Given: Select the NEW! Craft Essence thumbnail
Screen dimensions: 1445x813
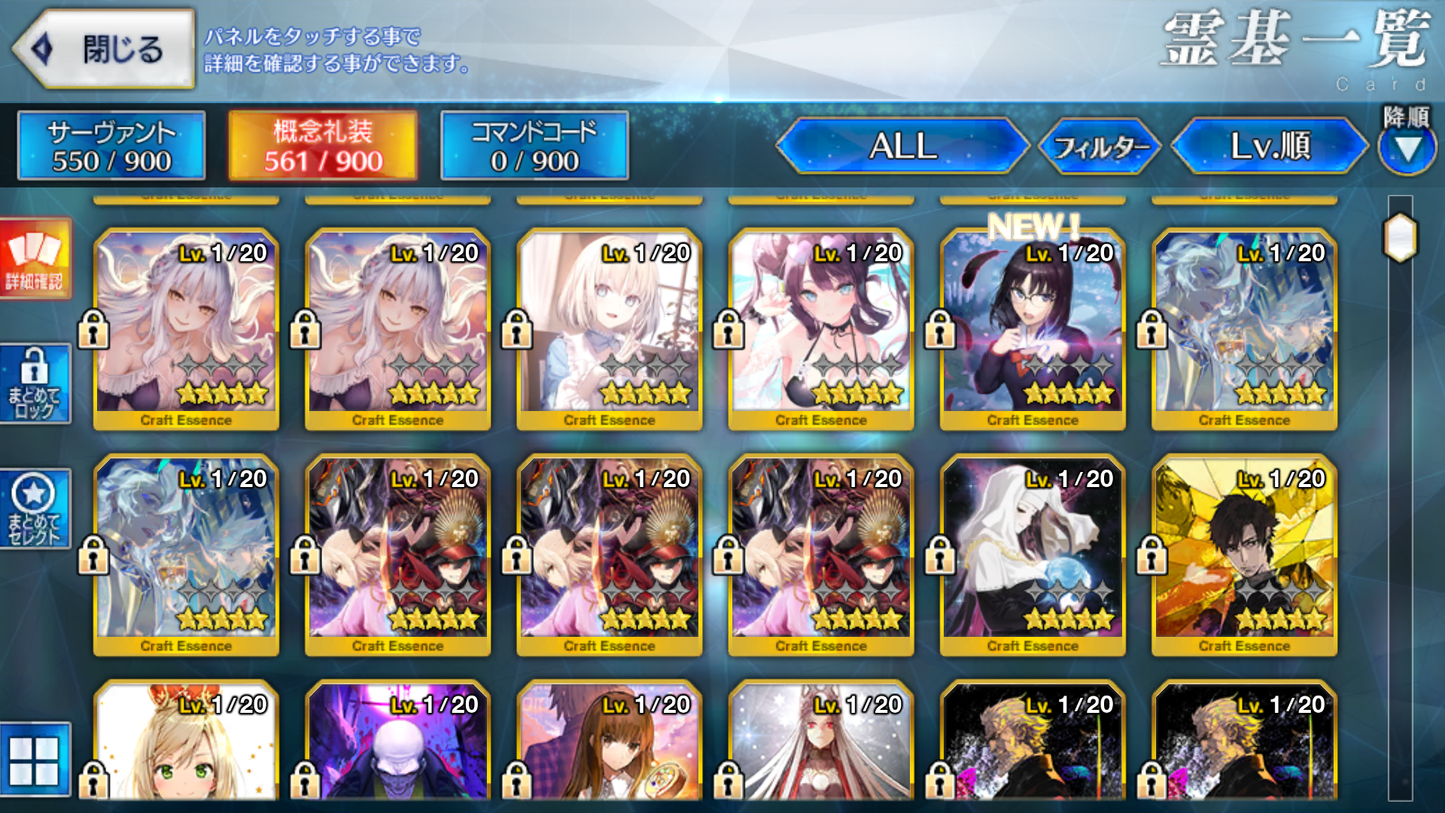Looking at the screenshot, I should (1033, 320).
